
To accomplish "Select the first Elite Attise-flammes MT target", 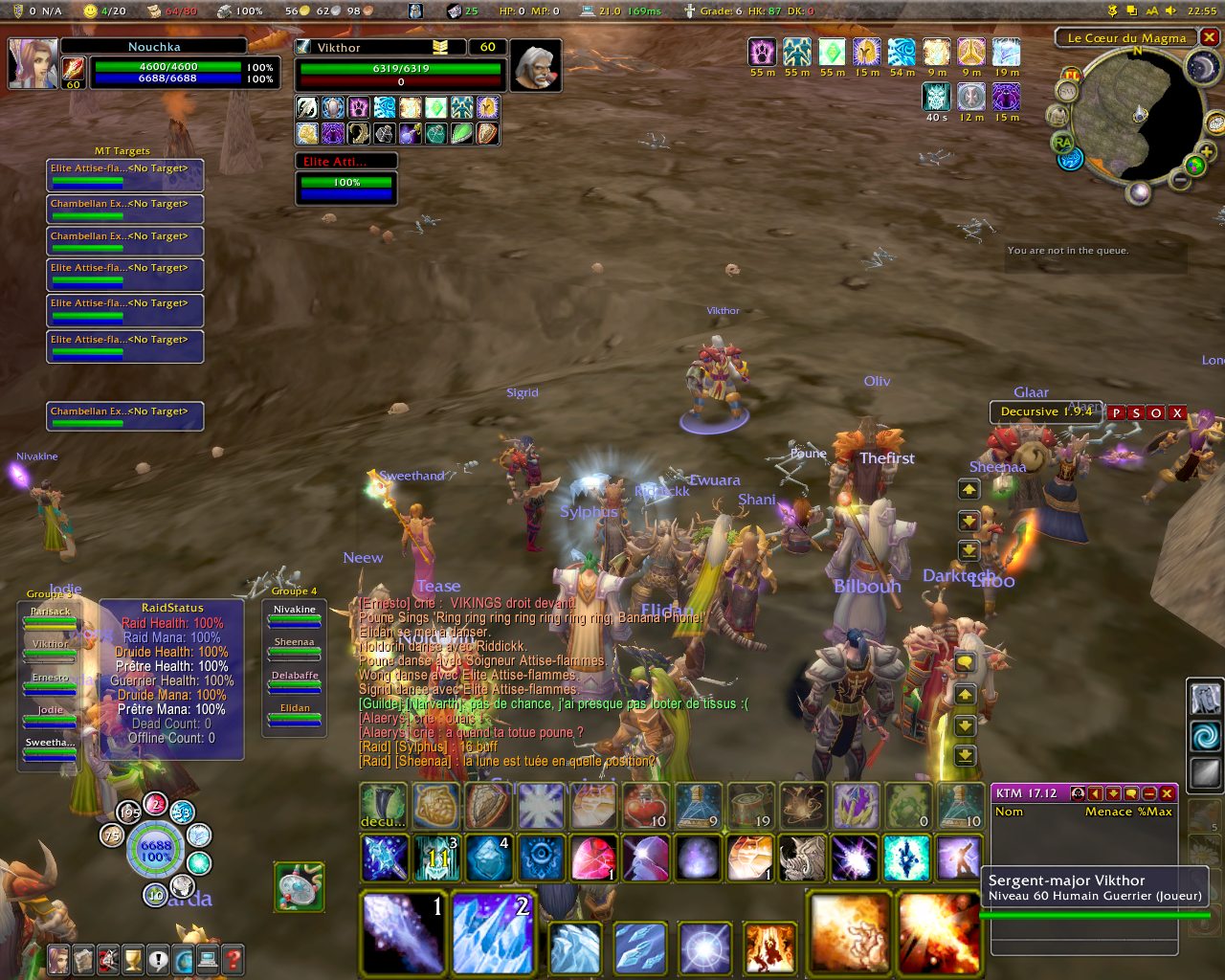I will 124,173.
